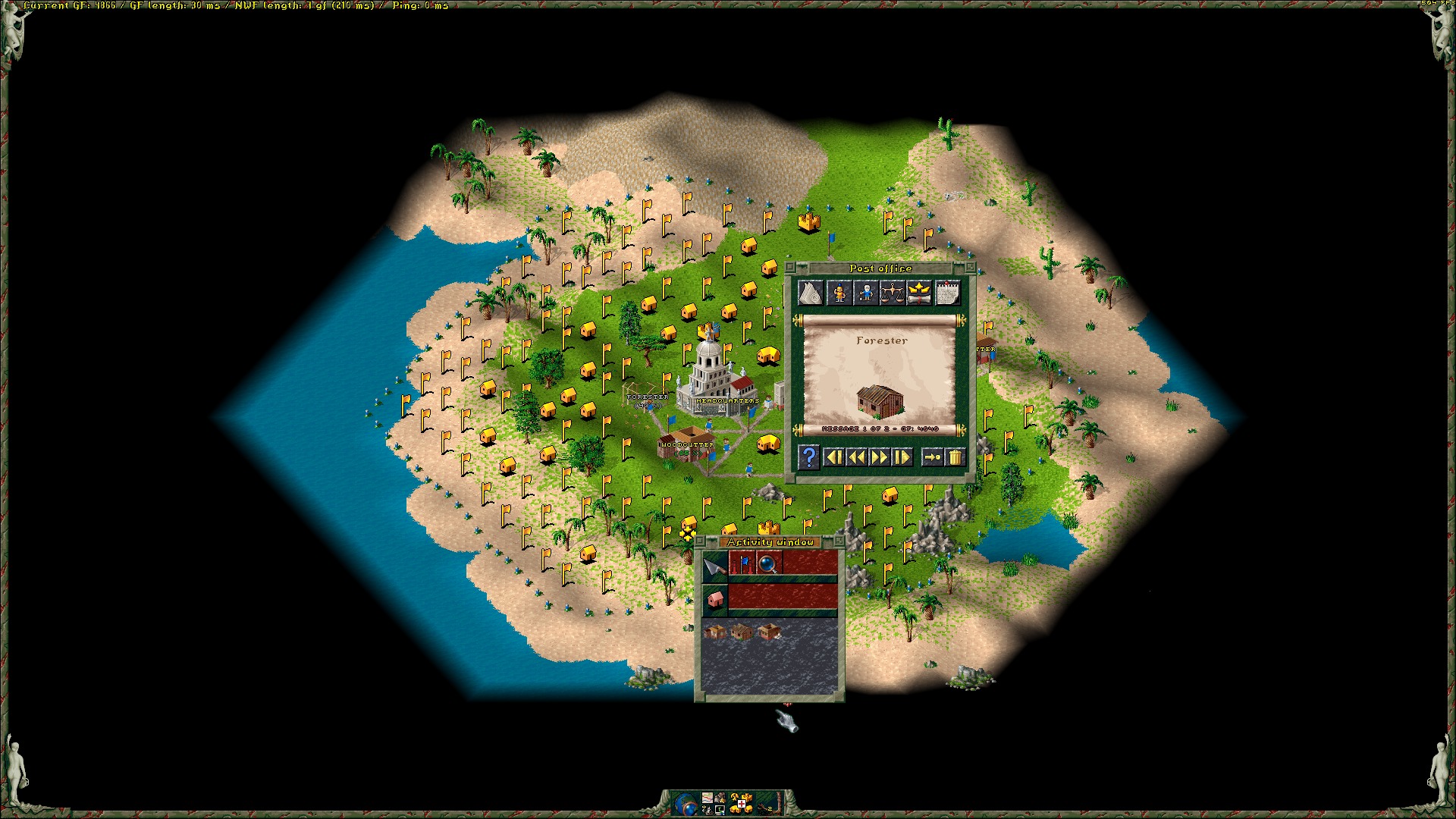Go to the Forester message location
Screen dimensions: 1456x819
coord(932,457)
